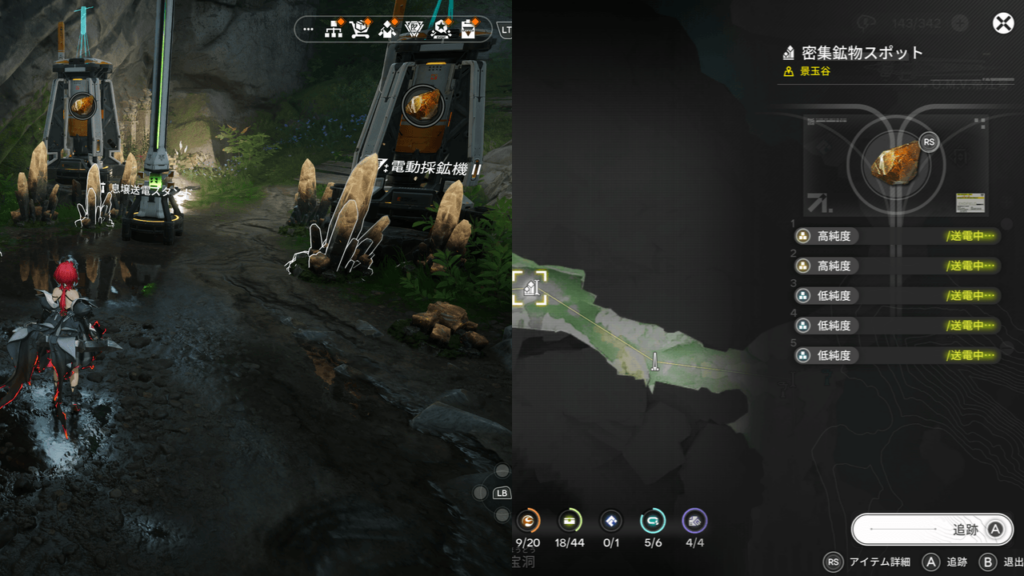This screenshot has height=576, width=1024.
Task: Expand the three-dots menu in top bar
Action: click(307, 29)
